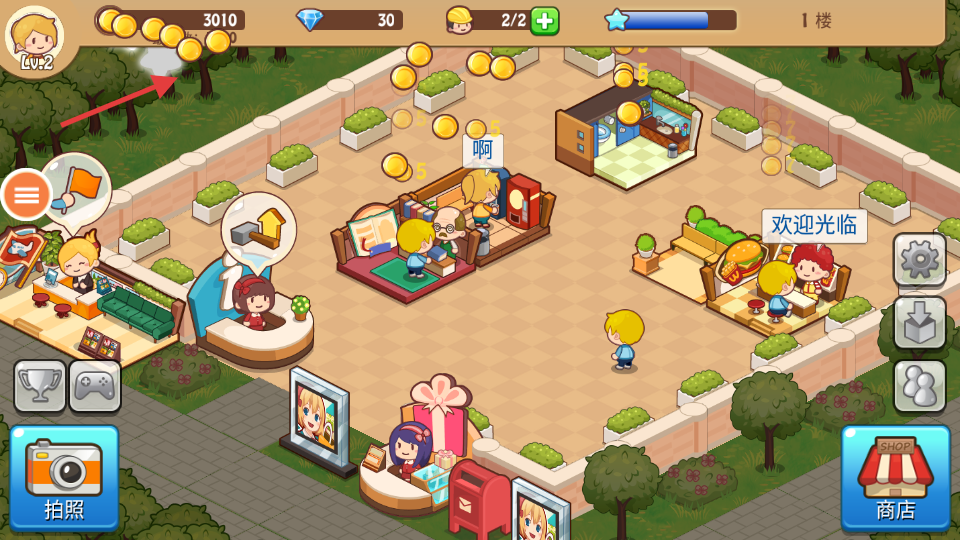Tap the hammer upgrade bubble
Screen dimensions: 960x540
click(x=259, y=226)
